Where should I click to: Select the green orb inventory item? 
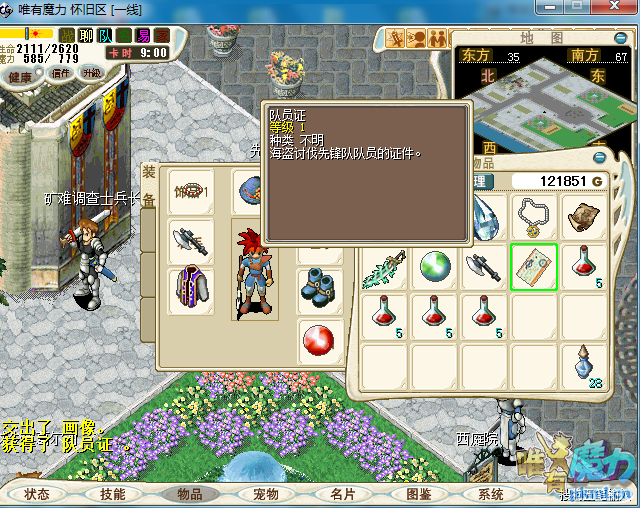(435, 267)
